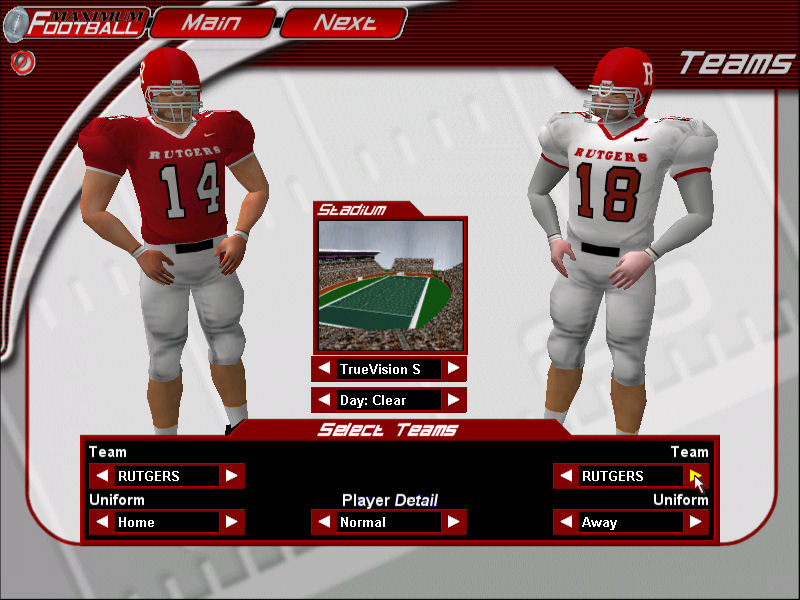This screenshot has width=800, height=600.
Task: Change Away uniform to next option
Action: 696,522
